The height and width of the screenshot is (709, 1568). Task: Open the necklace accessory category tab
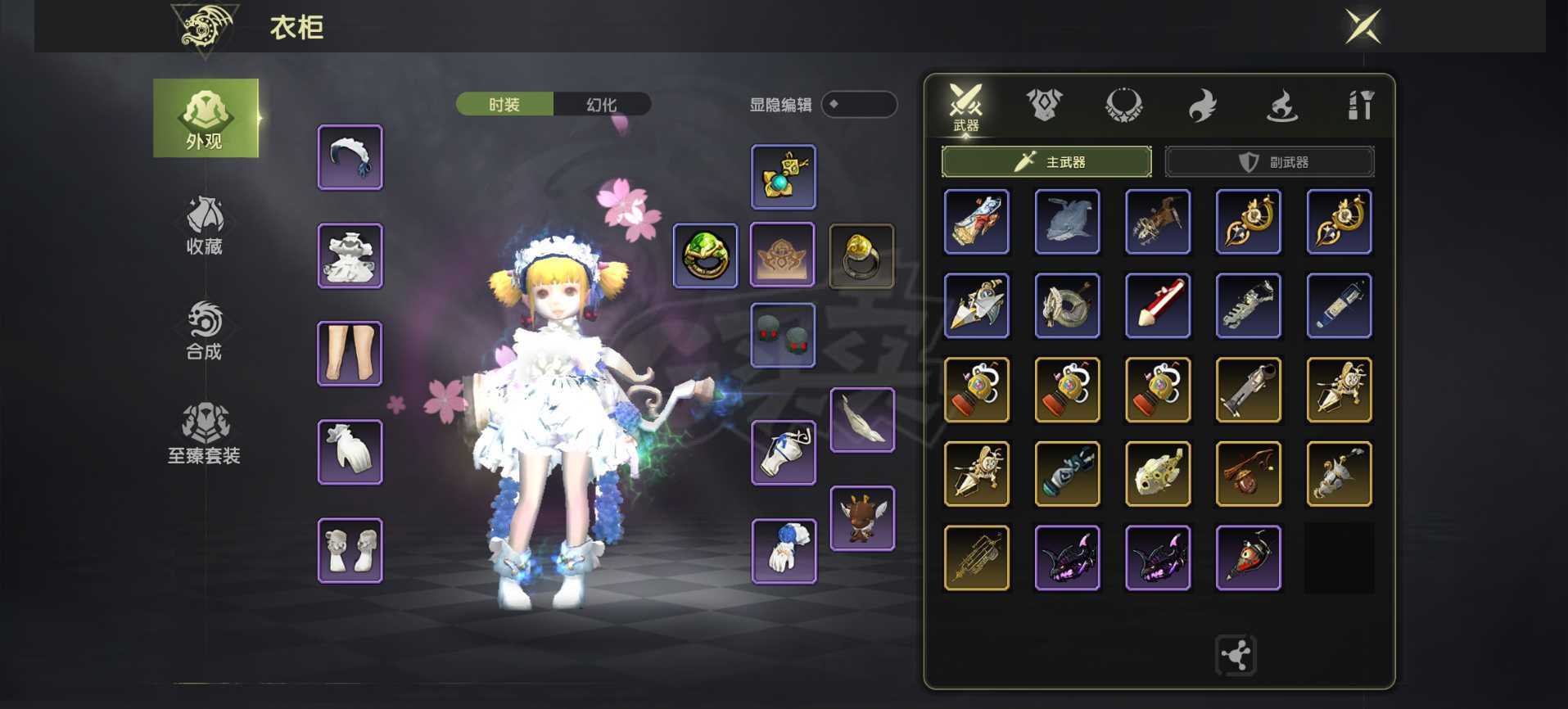tap(1123, 105)
